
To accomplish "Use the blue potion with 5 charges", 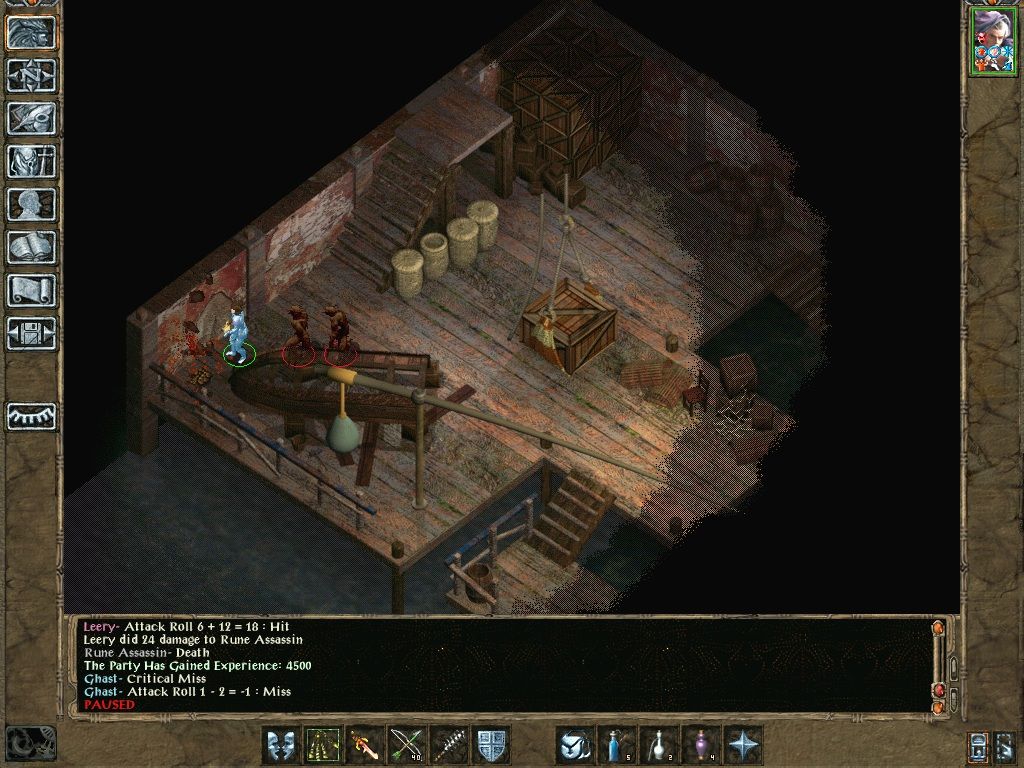I will 617,745.
